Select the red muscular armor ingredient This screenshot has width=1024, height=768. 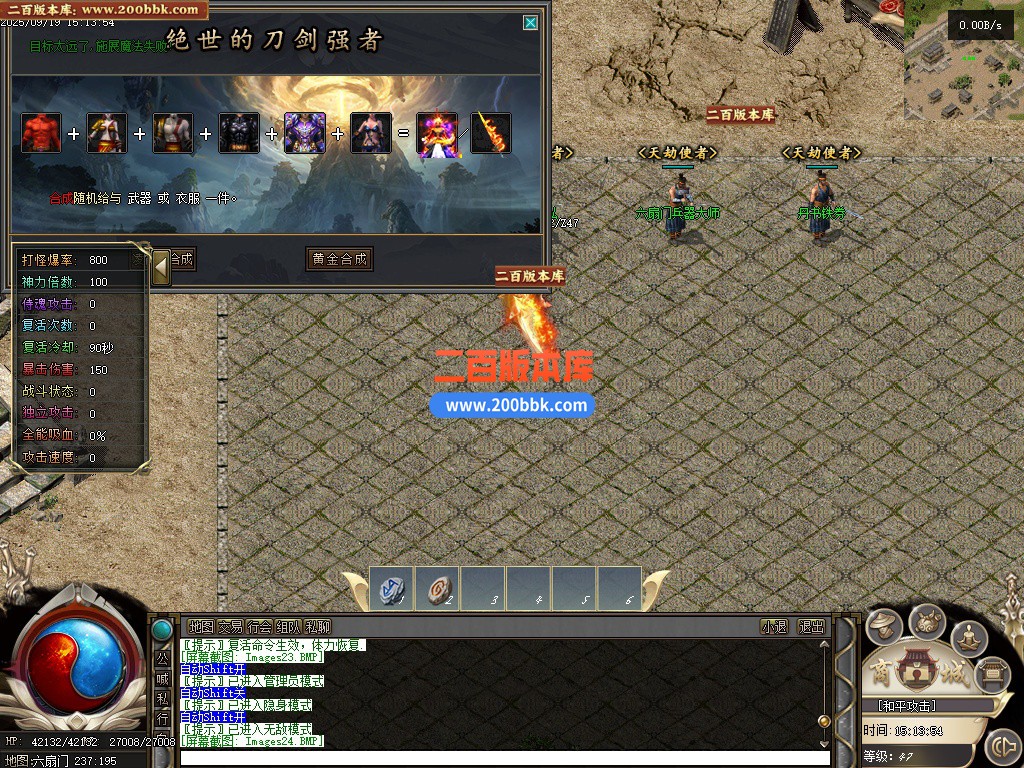[x=41, y=133]
